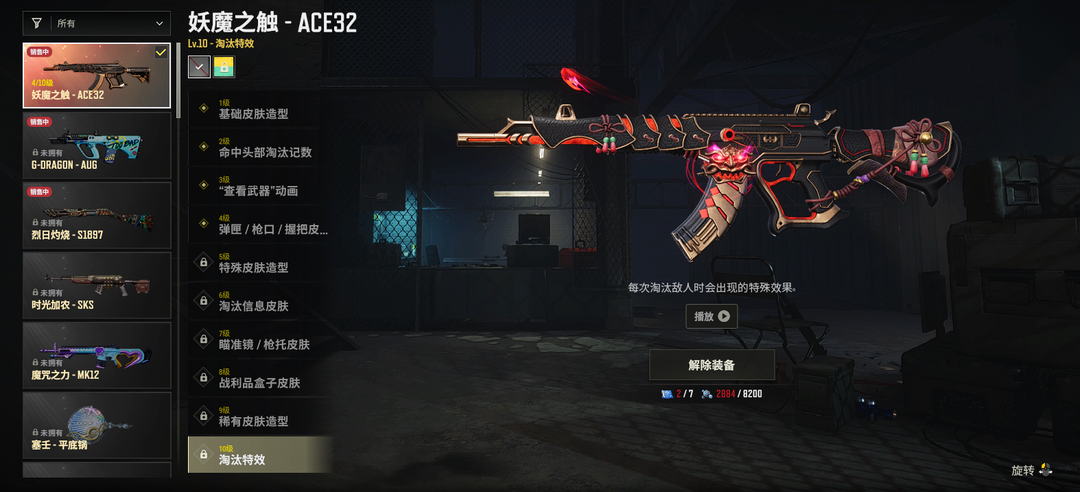
Task: Toggle the checkmark style icon under title
Action: pos(199,67)
